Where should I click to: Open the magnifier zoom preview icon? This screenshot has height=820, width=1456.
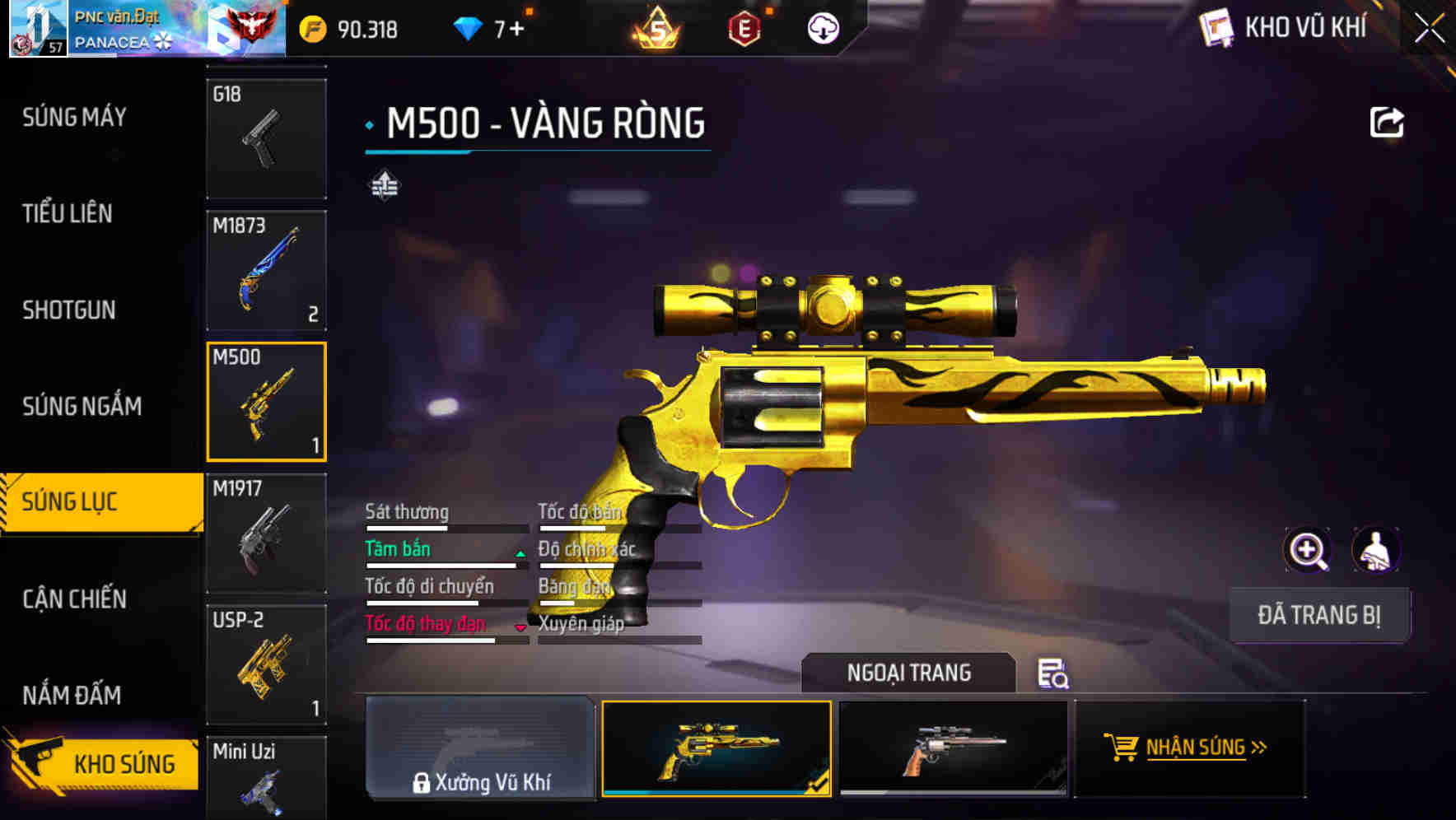point(1308,550)
